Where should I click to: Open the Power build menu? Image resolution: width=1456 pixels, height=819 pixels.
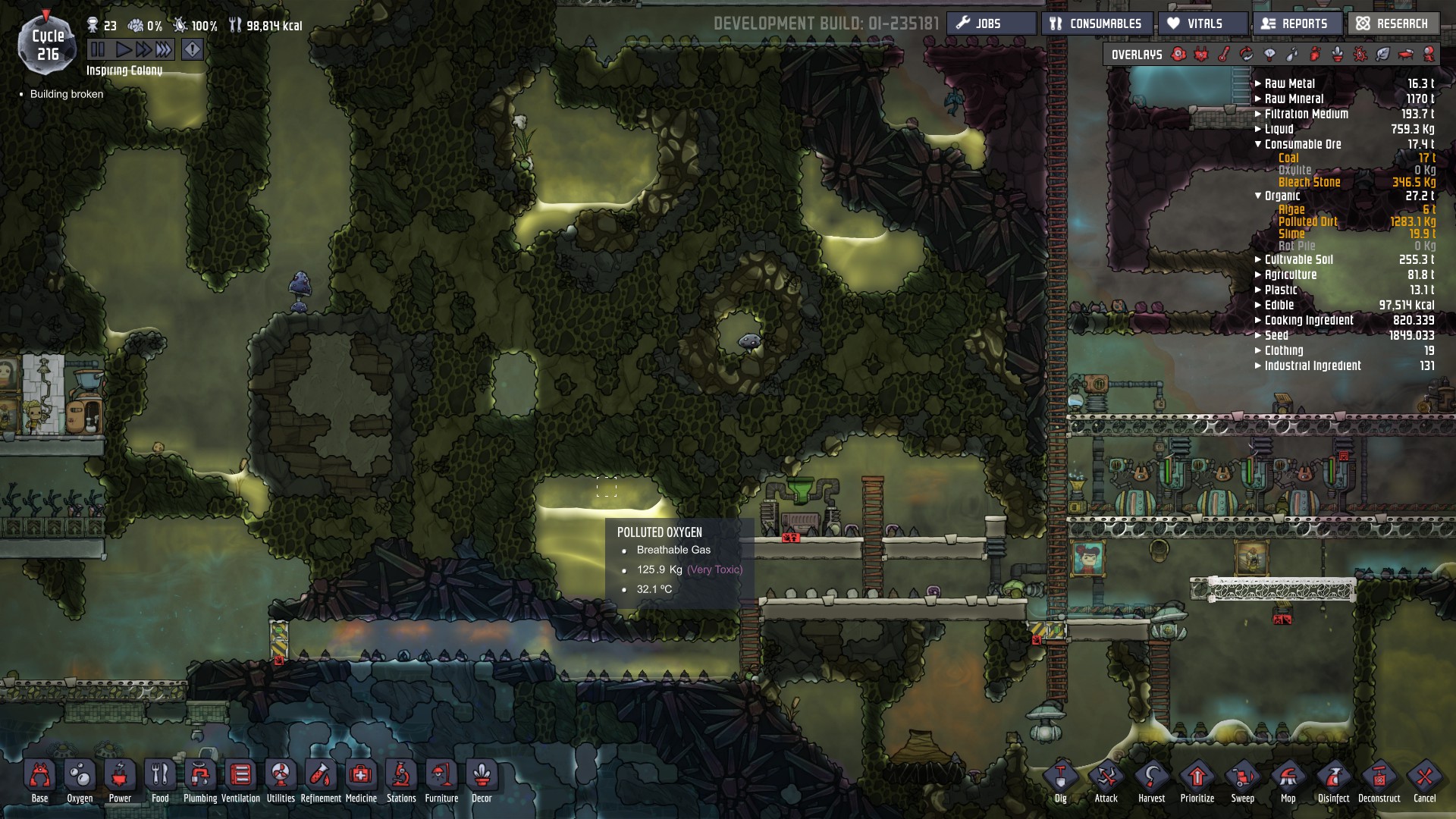120,780
